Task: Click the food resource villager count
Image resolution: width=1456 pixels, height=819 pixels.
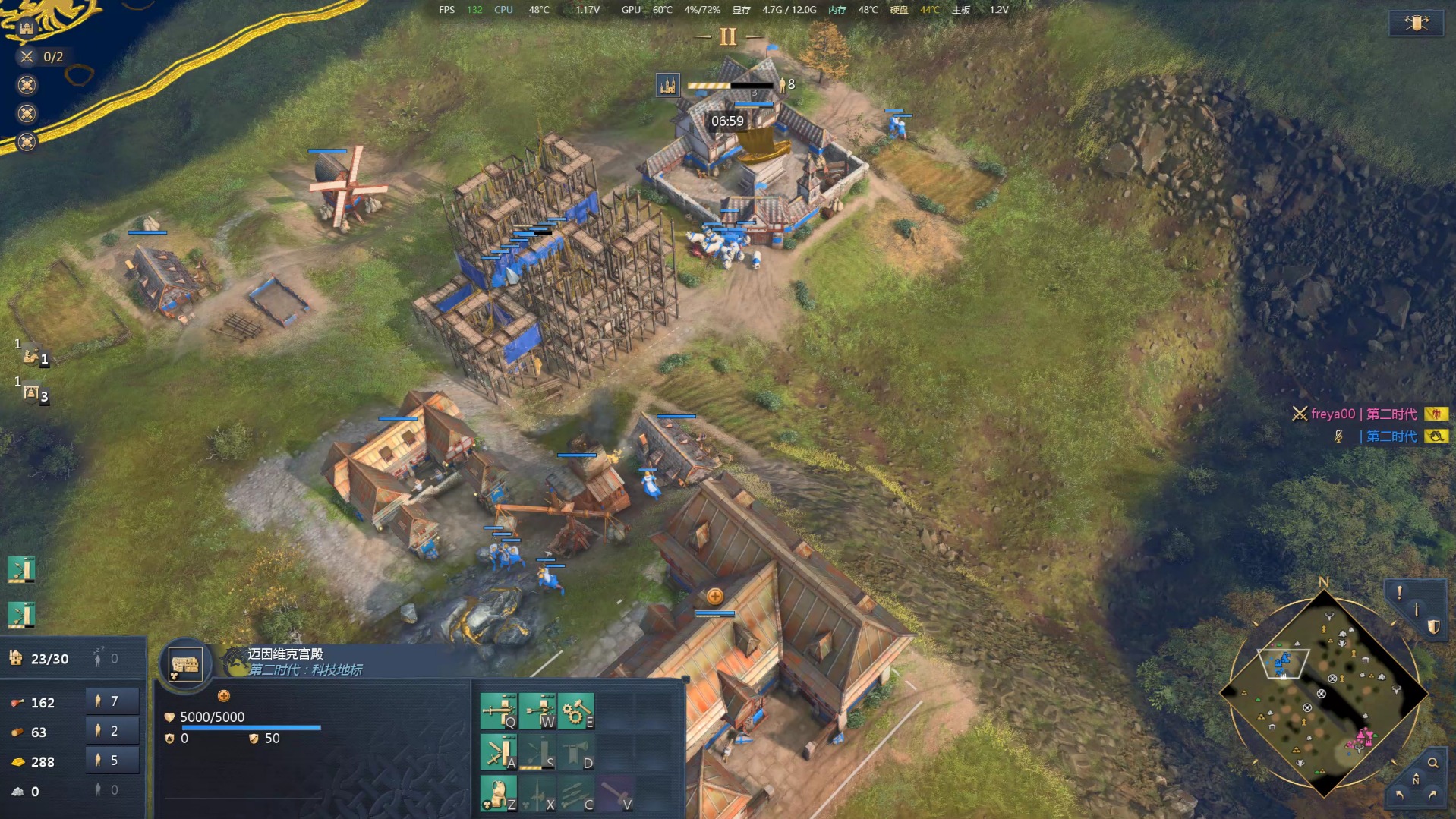Action: tap(112, 701)
